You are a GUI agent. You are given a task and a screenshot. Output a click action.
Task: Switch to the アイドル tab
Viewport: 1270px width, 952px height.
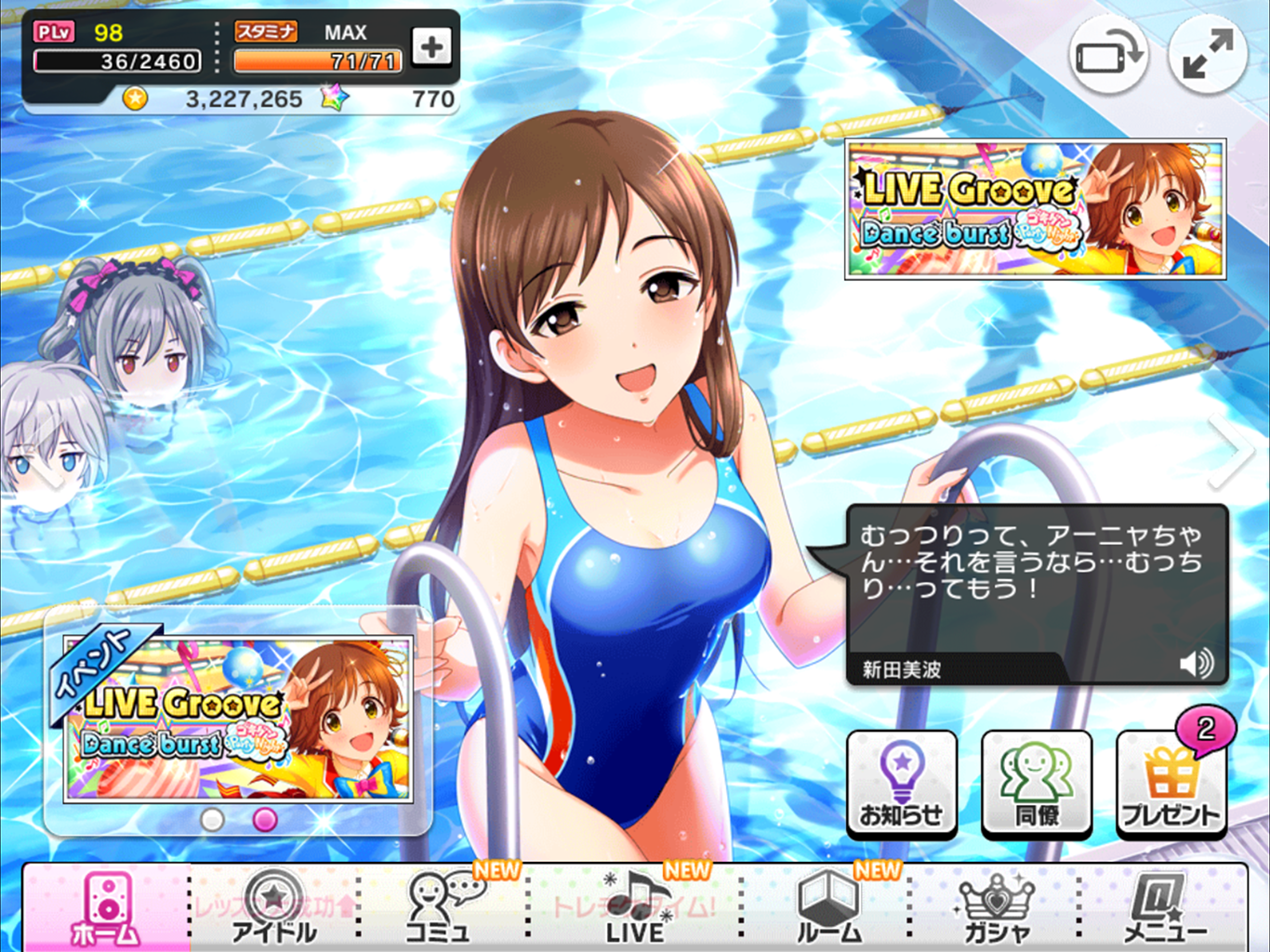click(x=273, y=908)
